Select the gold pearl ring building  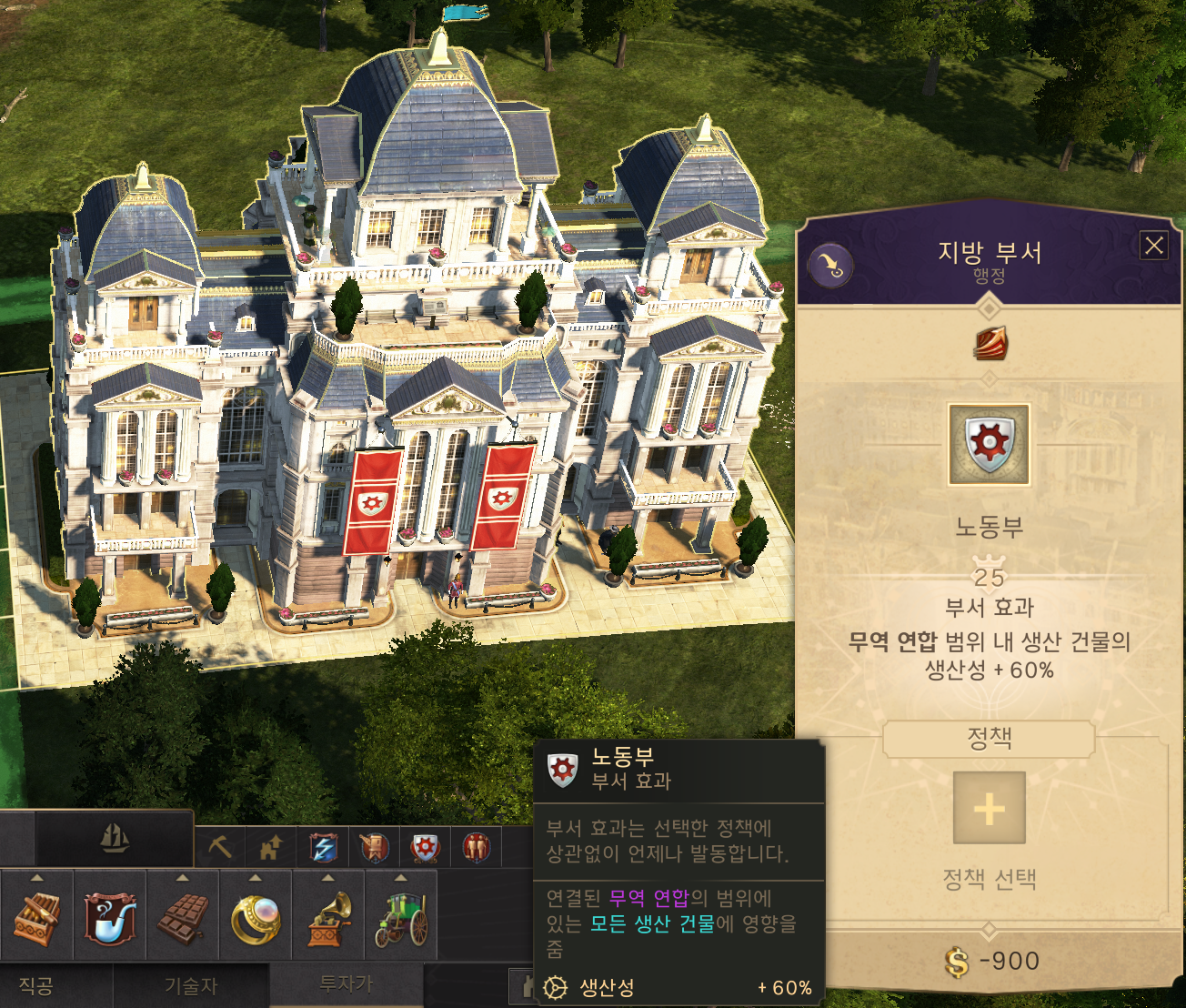click(x=256, y=917)
